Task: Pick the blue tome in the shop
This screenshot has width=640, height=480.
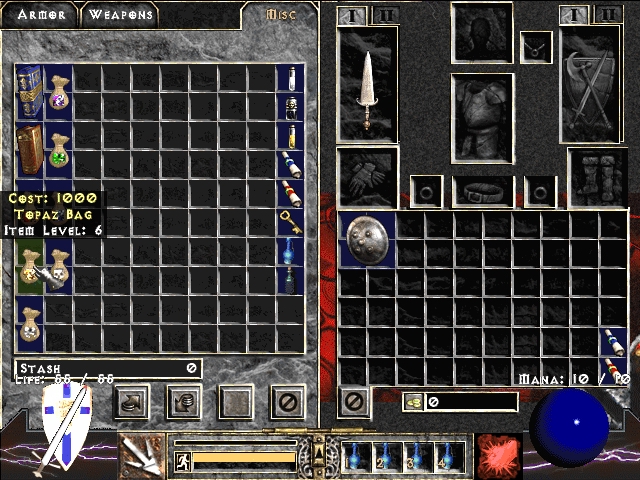Action: point(29,91)
